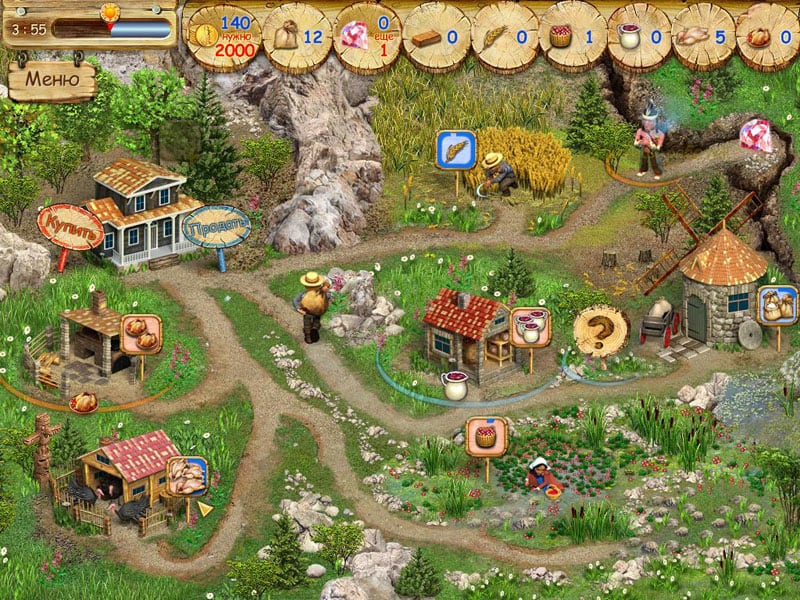This screenshot has height=600, width=800.
Task: Activate the bakery's bread sign icon
Action: click(x=141, y=335)
